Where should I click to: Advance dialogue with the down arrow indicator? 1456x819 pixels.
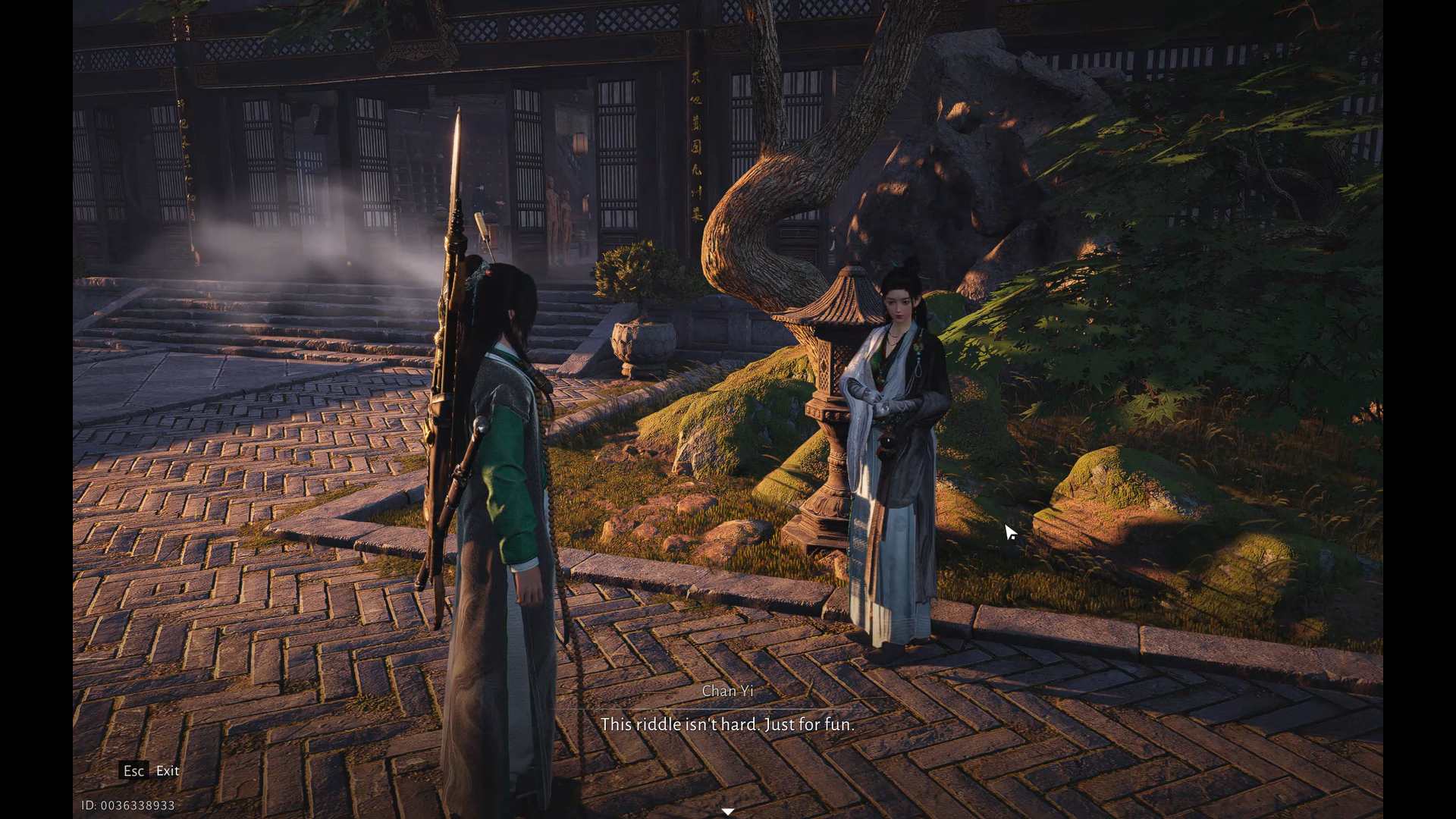point(728,811)
